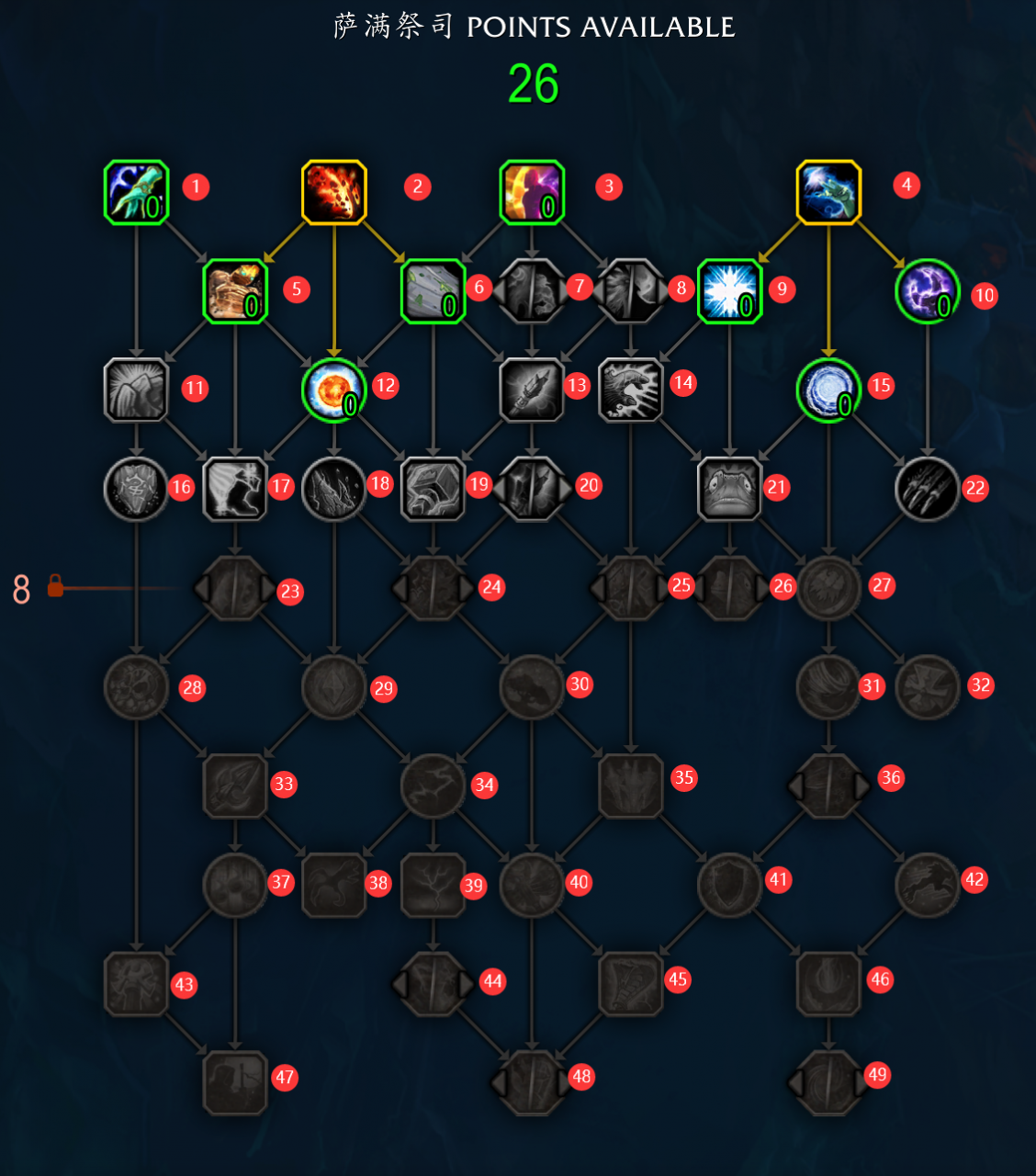Put a point into the rock elemental talent
1036x1176 pixels.
pos(235,291)
